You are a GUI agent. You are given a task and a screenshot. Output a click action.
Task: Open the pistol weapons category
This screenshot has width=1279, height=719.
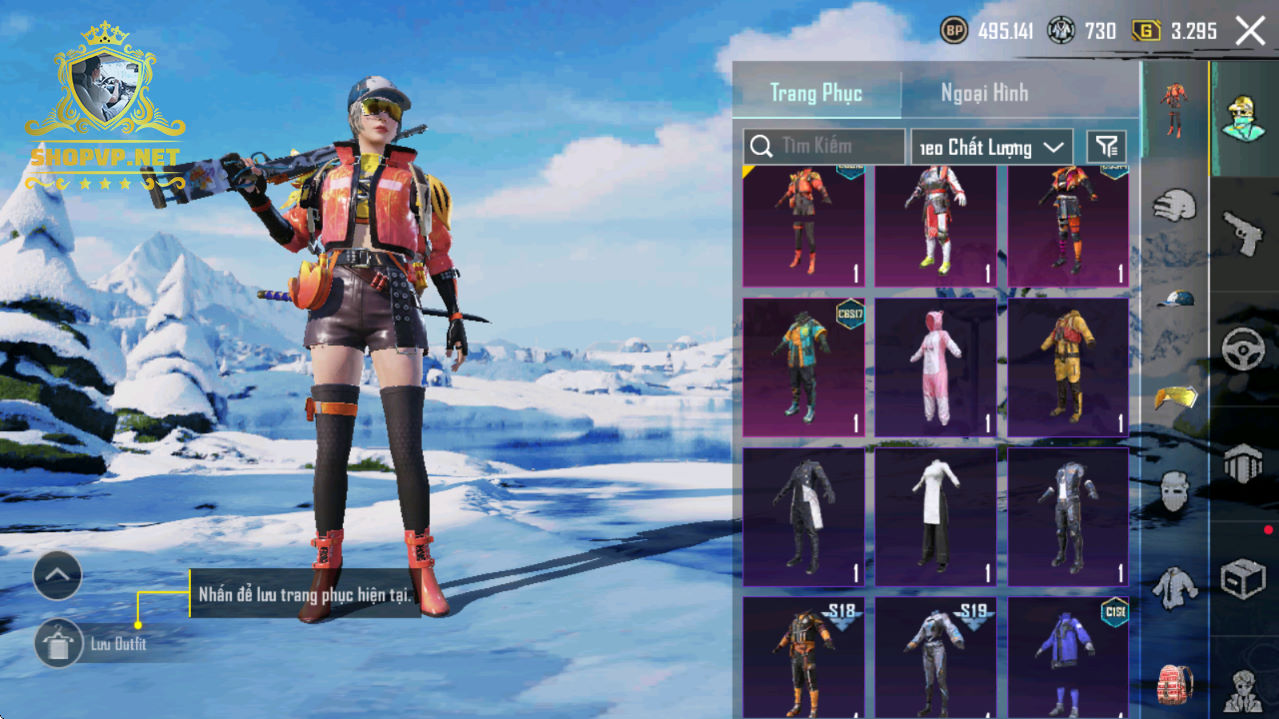1243,235
